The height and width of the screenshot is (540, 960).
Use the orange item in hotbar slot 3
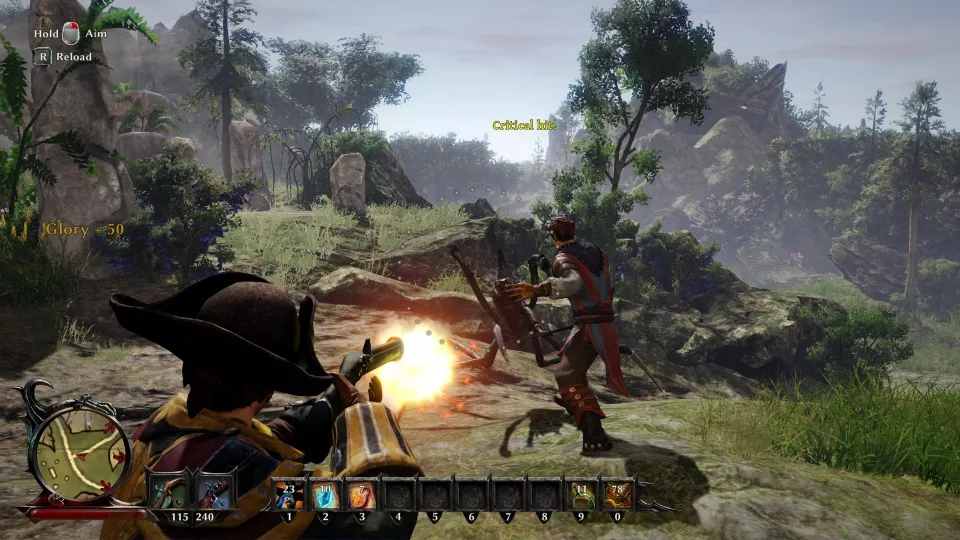[361, 496]
